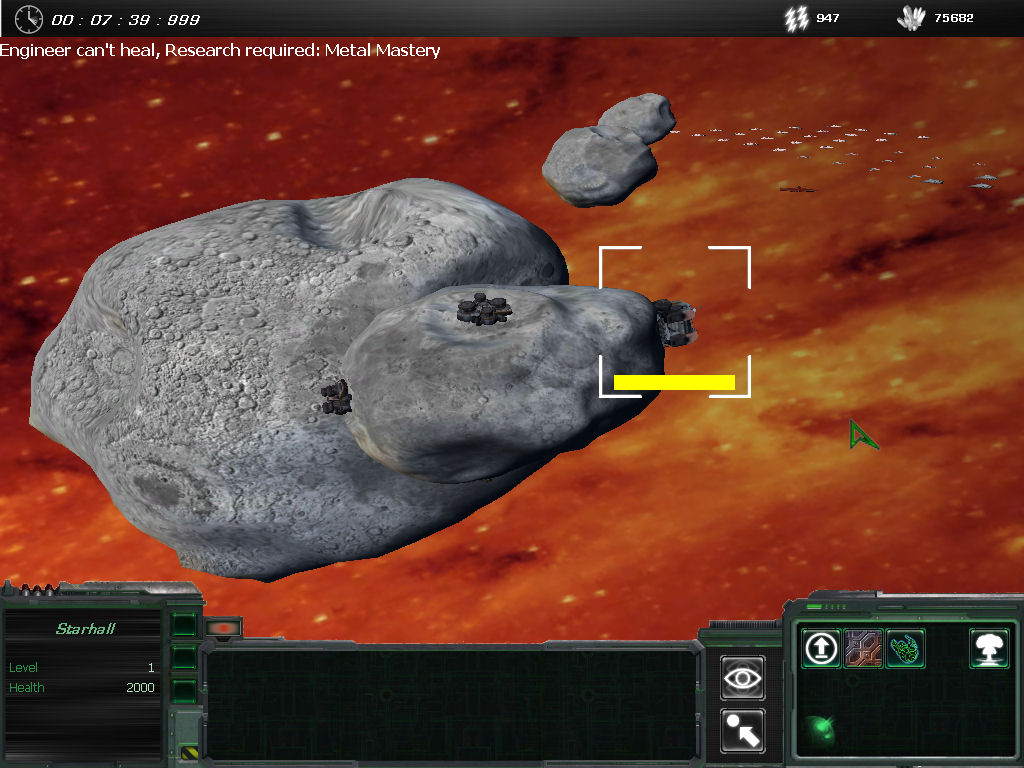Click the rally point arrow button

(x=742, y=730)
